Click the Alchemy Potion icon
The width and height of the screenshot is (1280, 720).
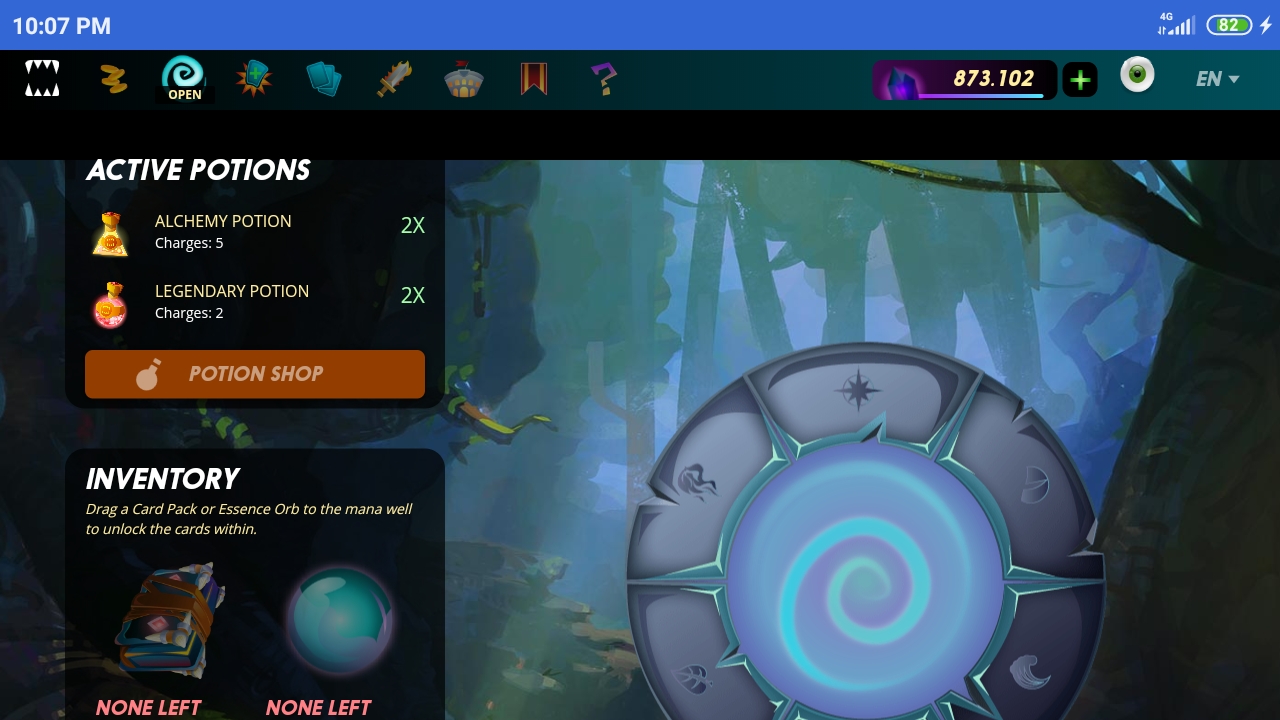(x=110, y=234)
